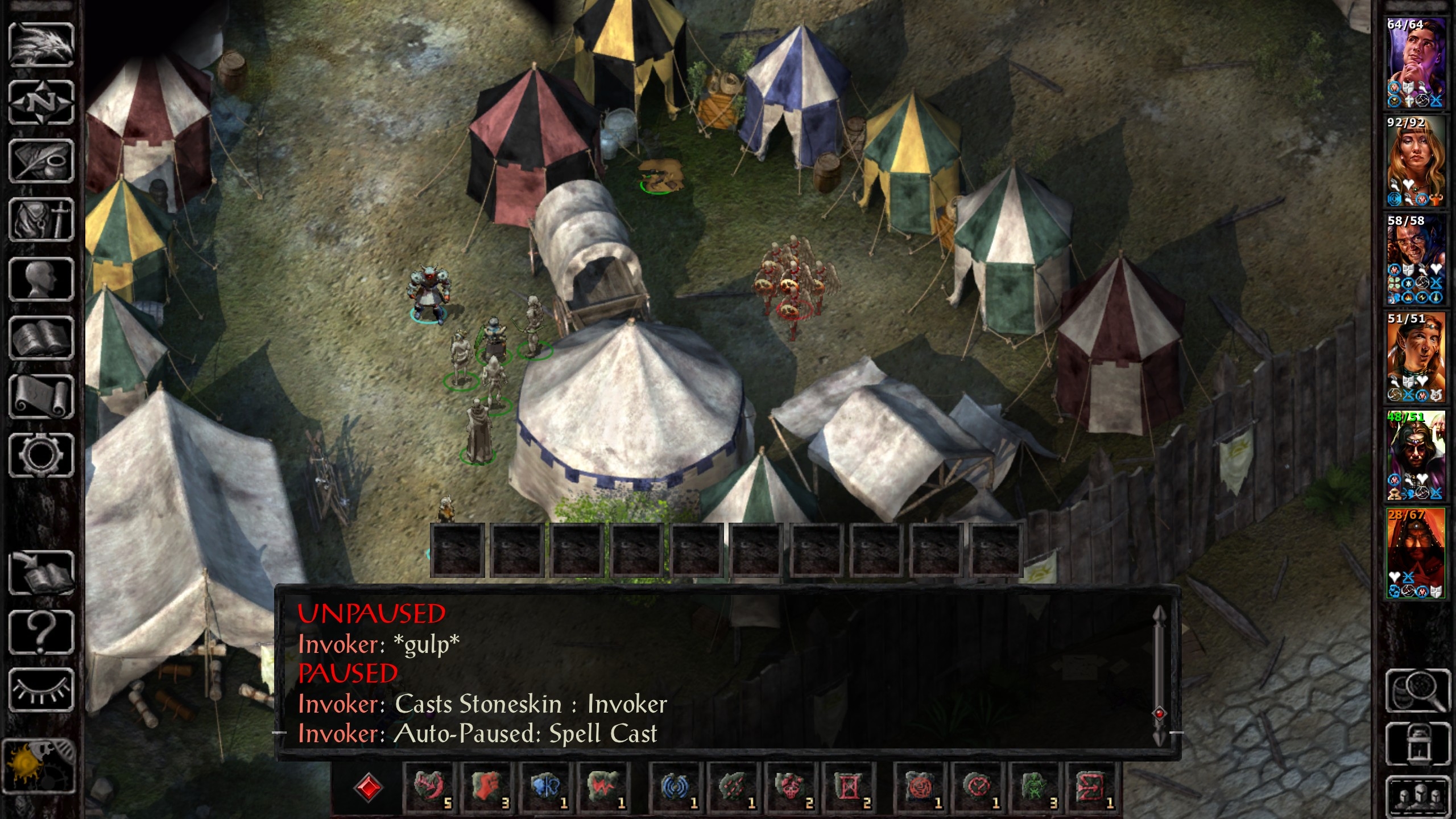Screen dimensions: 1456x819
Task: Show the character record head icon
Action: (41, 279)
